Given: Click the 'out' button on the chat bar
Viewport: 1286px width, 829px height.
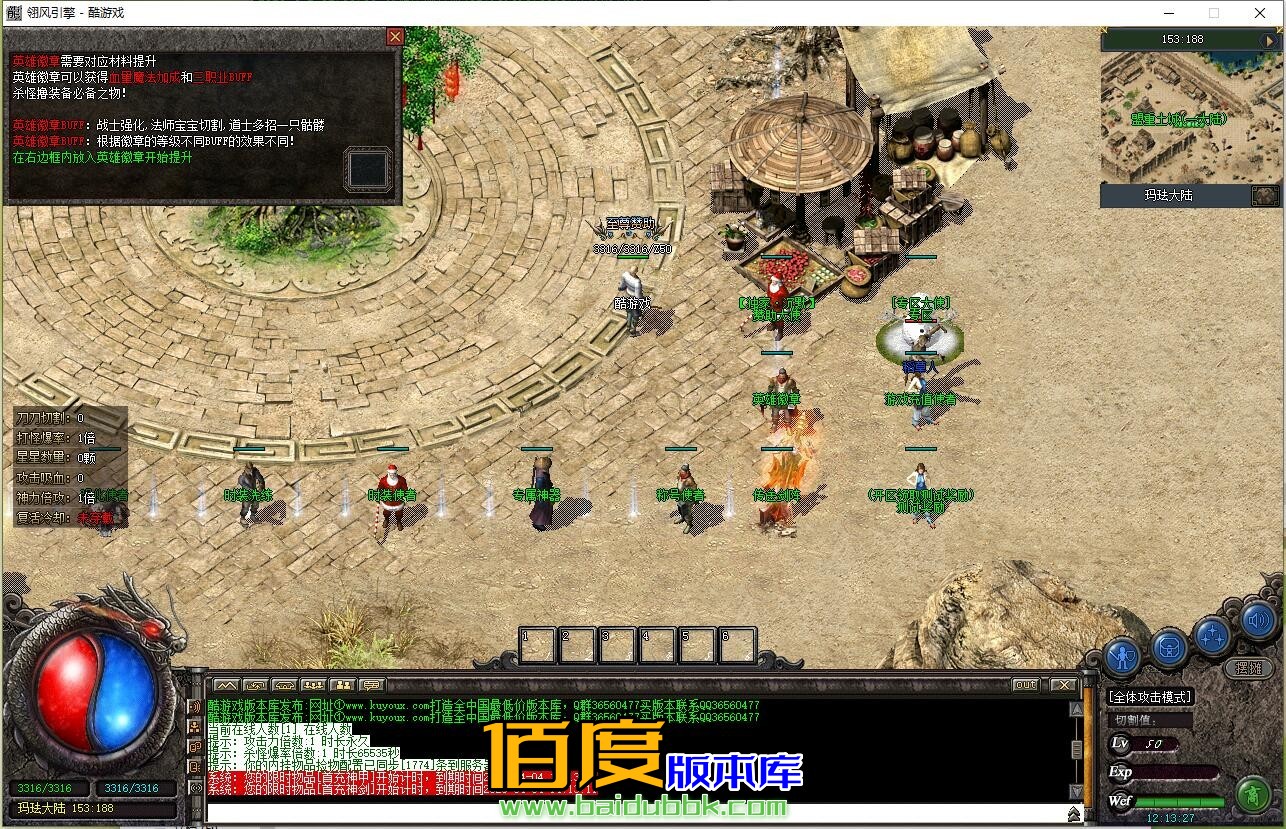Looking at the screenshot, I should pyautogui.click(x=1025, y=685).
